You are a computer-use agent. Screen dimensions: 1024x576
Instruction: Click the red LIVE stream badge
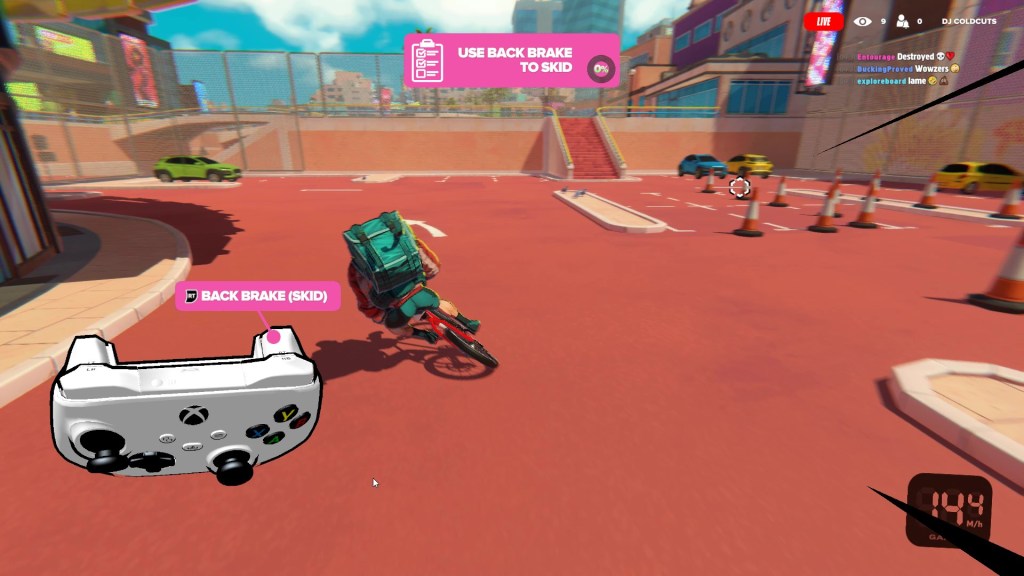tap(823, 21)
